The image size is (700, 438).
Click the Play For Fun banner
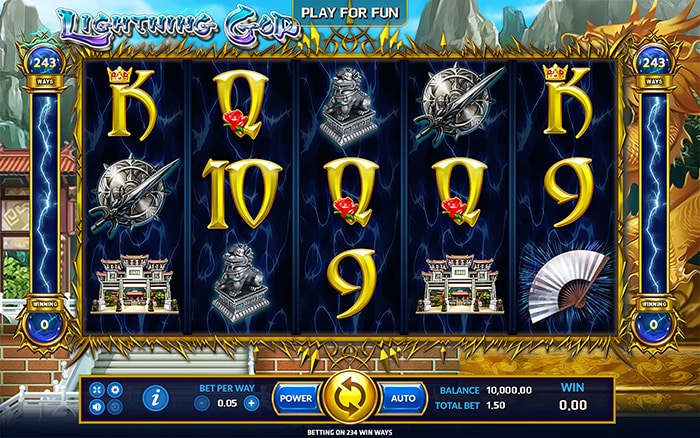tap(350, 14)
